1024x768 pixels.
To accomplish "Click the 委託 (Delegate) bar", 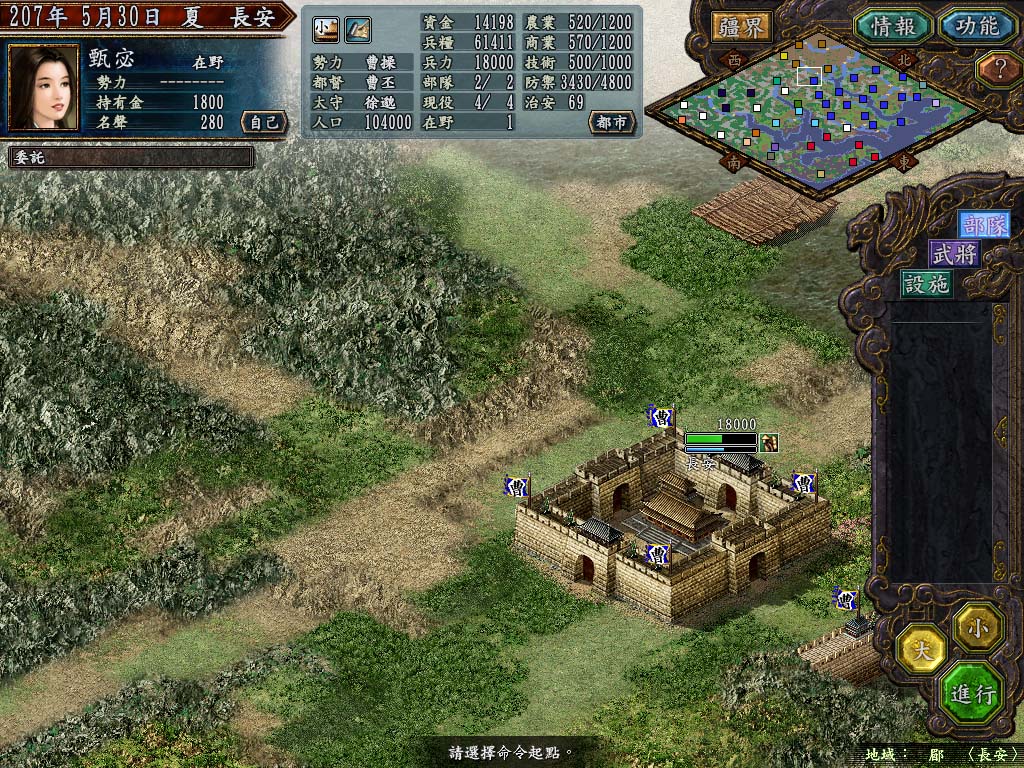I will click(130, 157).
